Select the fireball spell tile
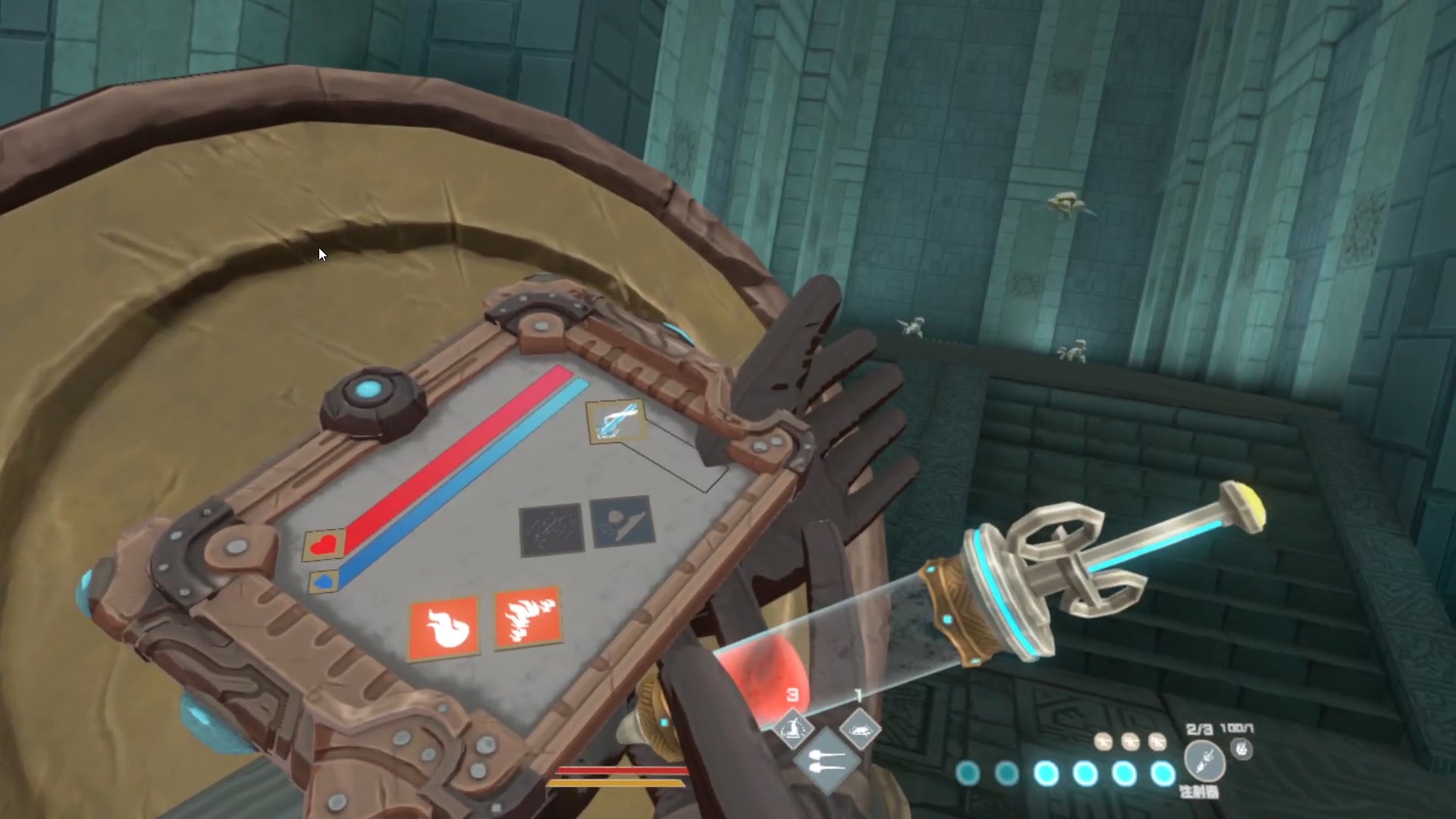 pos(444,628)
